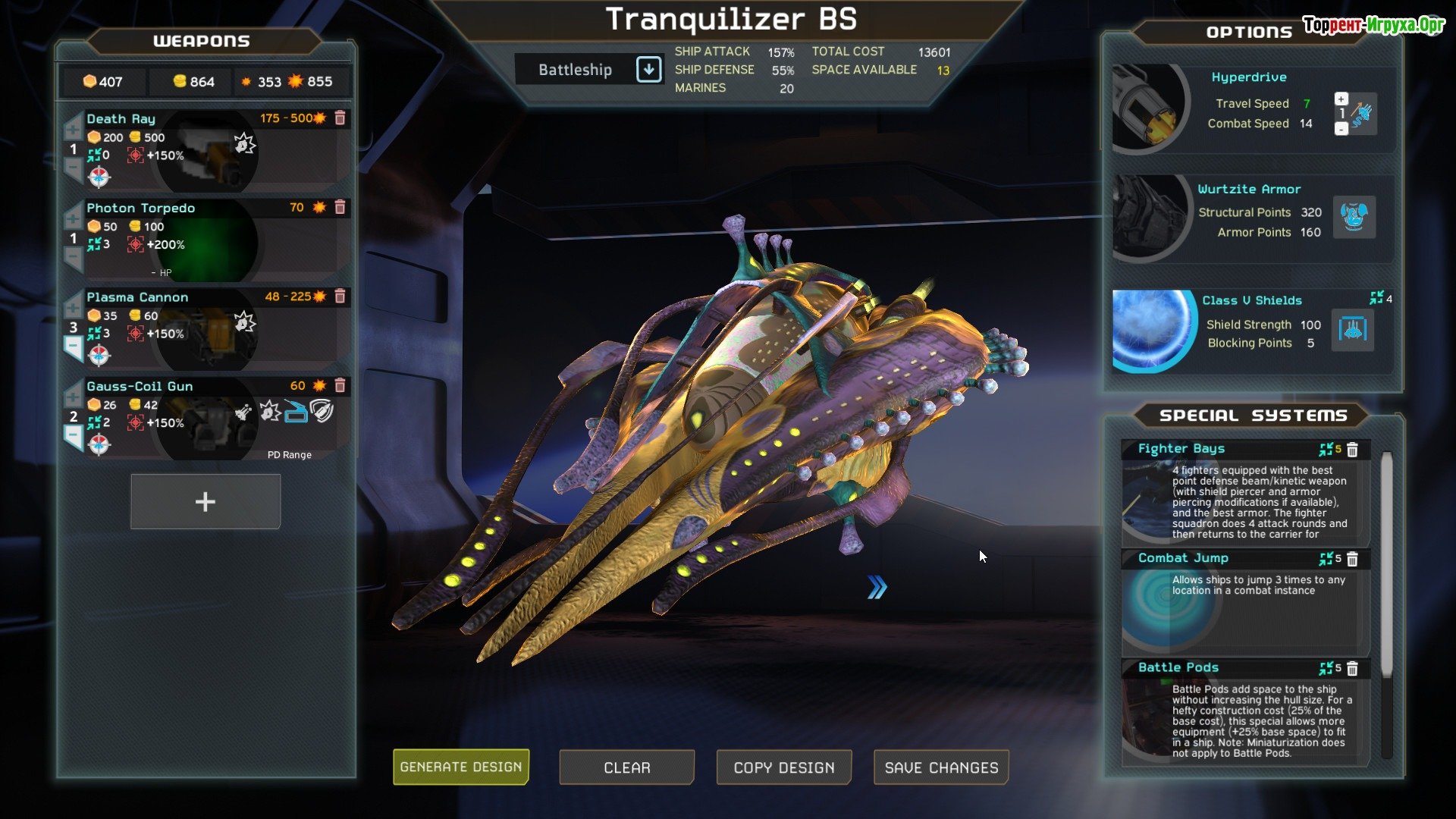Increase the Hyperdrive count
The width and height of the screenshot is (1456, 819).
(1341, 99)
